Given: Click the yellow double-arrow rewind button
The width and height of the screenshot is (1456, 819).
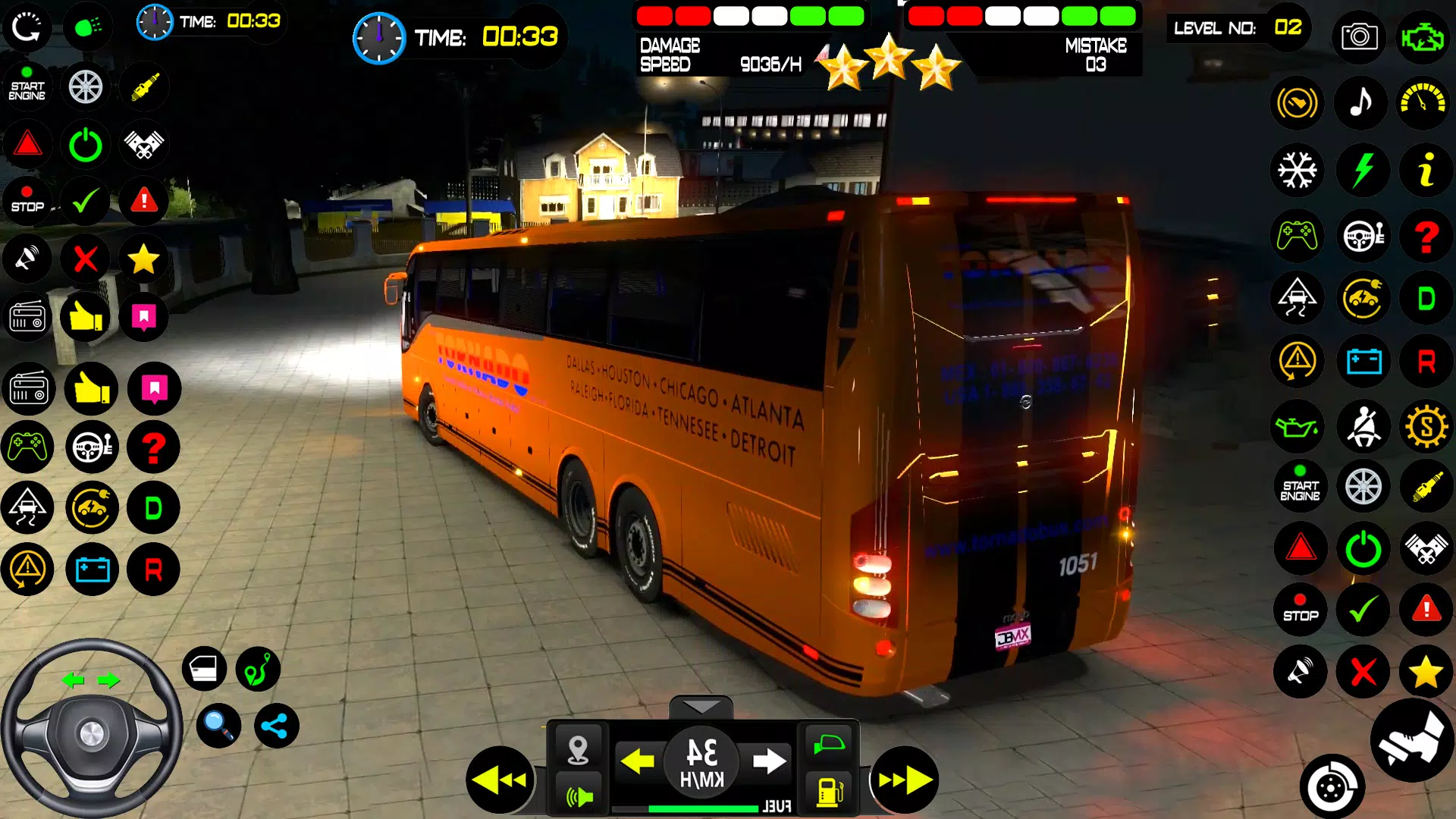Looking at the screenshot, I should [x=500, y=779].
